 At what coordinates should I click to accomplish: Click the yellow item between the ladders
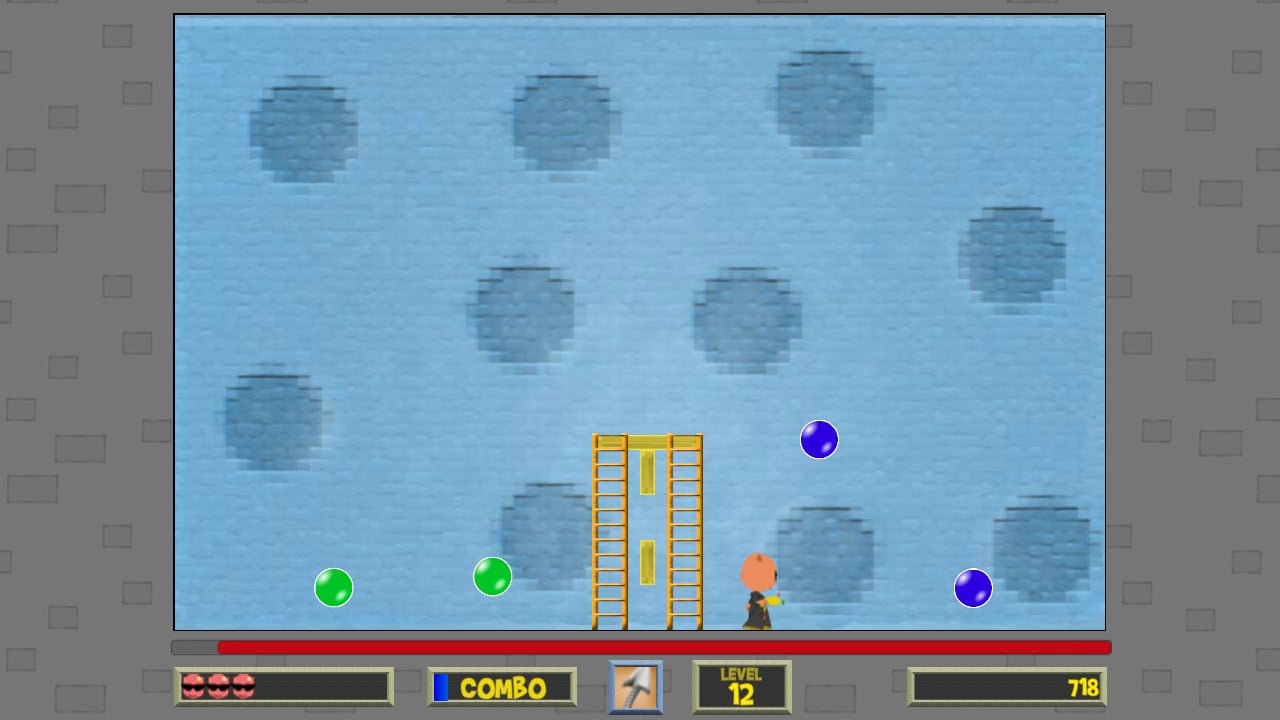pyautogui.click(x=648, y=560)
